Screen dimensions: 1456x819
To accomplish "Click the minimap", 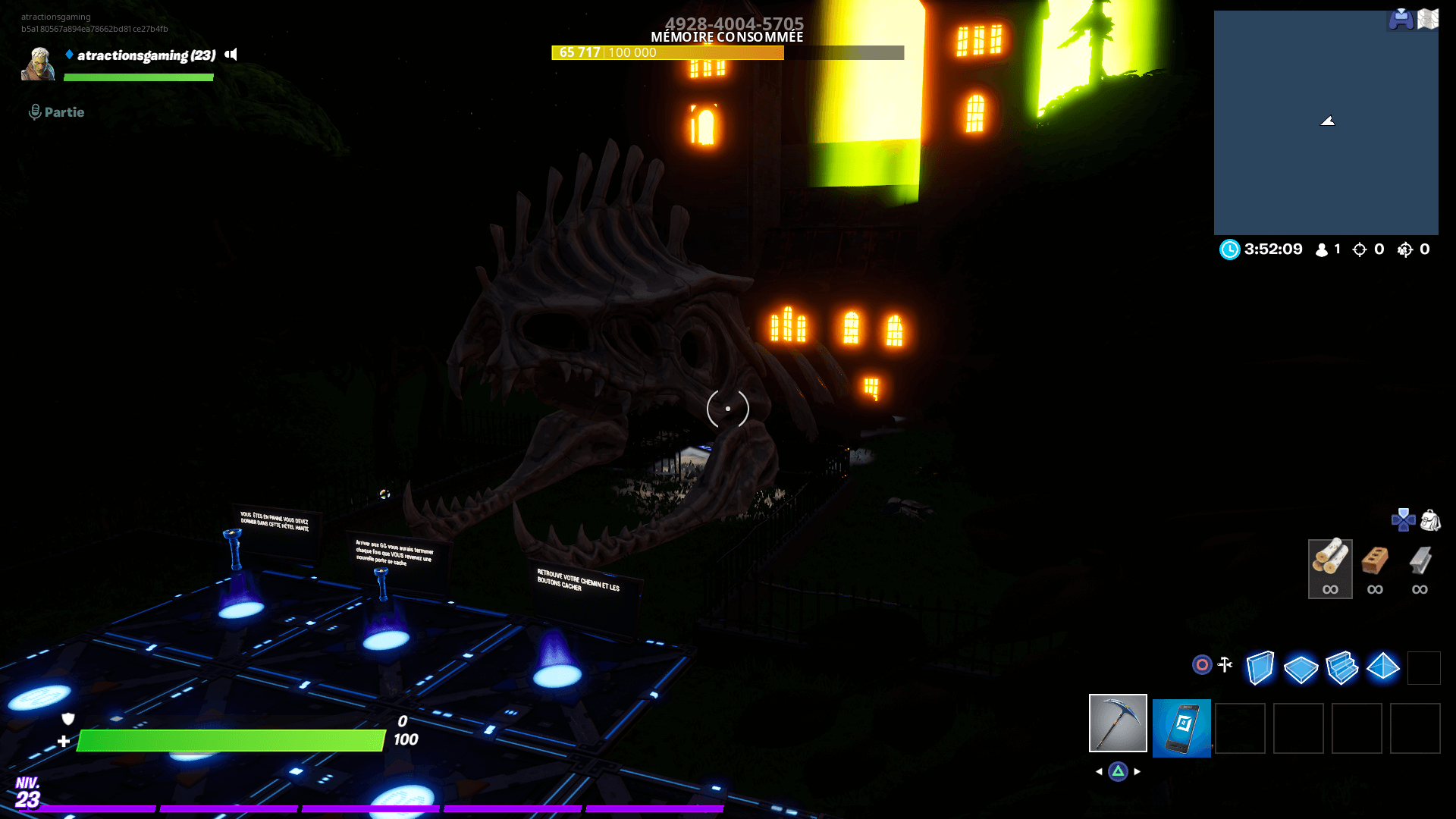I will tap(1326, 123).
